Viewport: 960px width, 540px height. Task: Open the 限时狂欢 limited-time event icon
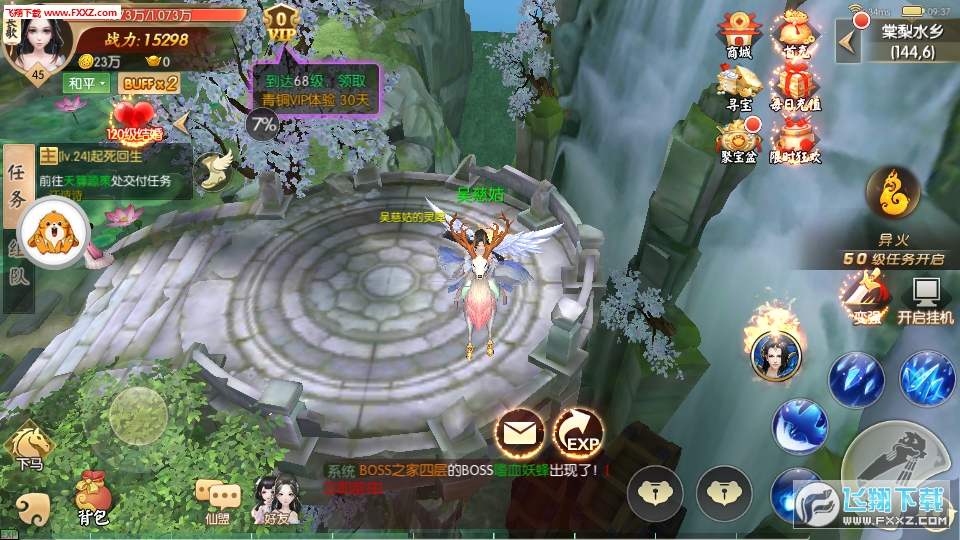pyautogui.click(x=796, y=138)
